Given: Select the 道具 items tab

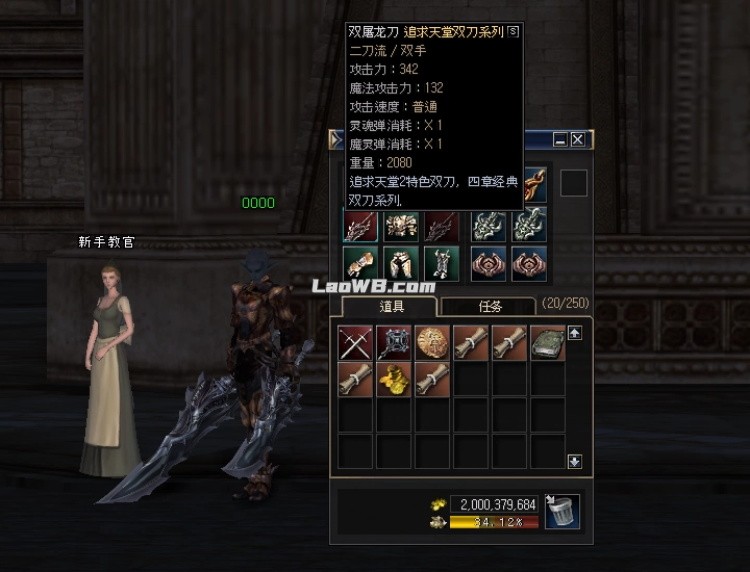Looking at the screenshot, I should tap(389, 307).
